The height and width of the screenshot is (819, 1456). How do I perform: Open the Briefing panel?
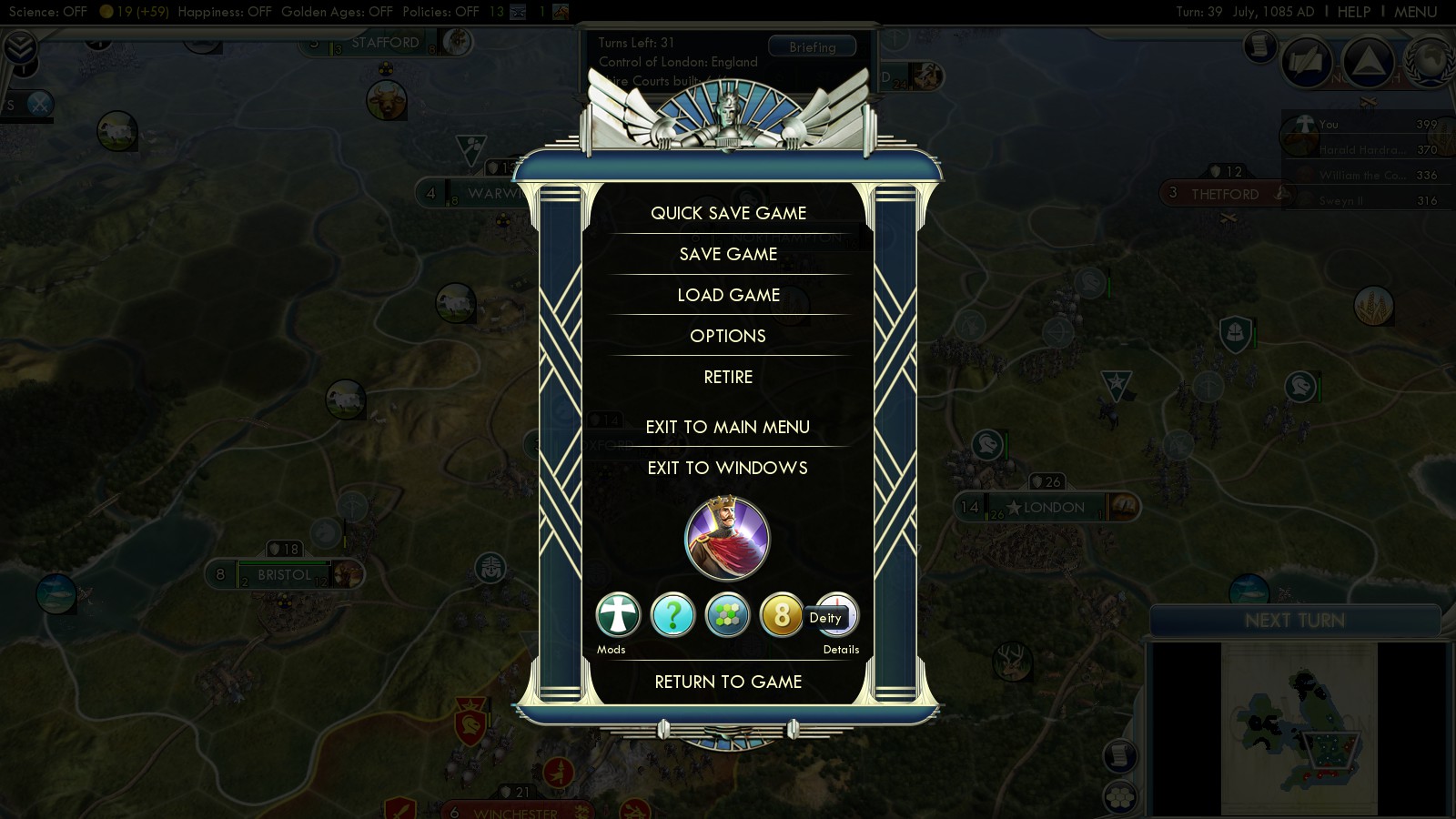812,47
